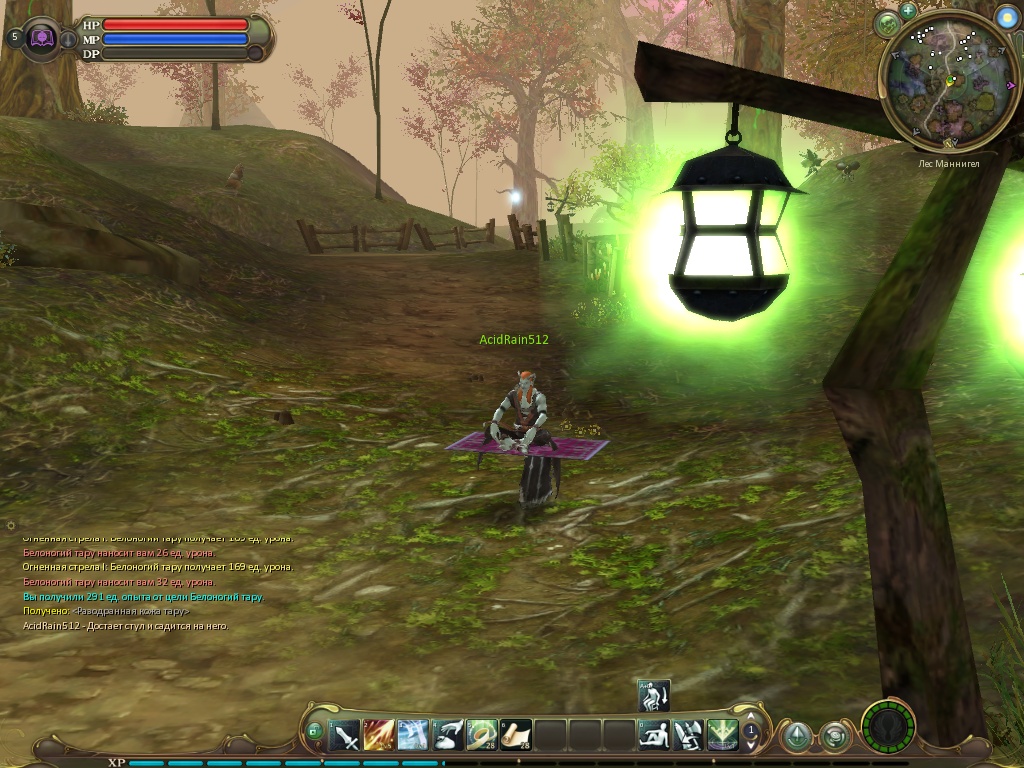This screenshot has height=768, width=1024.
Task: Activate the green downward arrows skill
Action: [723, 737]
